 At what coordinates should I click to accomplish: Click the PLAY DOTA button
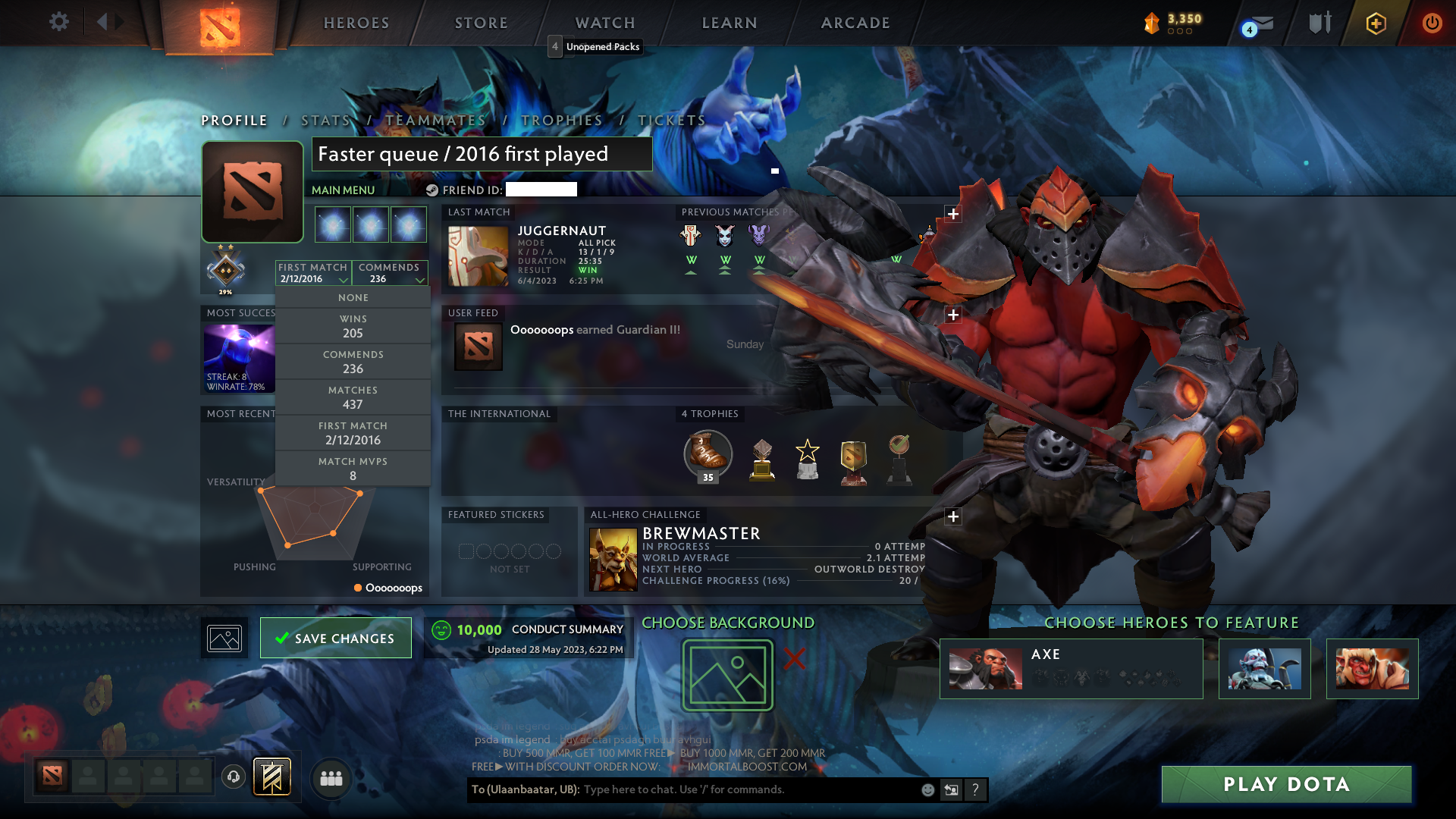click(1286, 785)
